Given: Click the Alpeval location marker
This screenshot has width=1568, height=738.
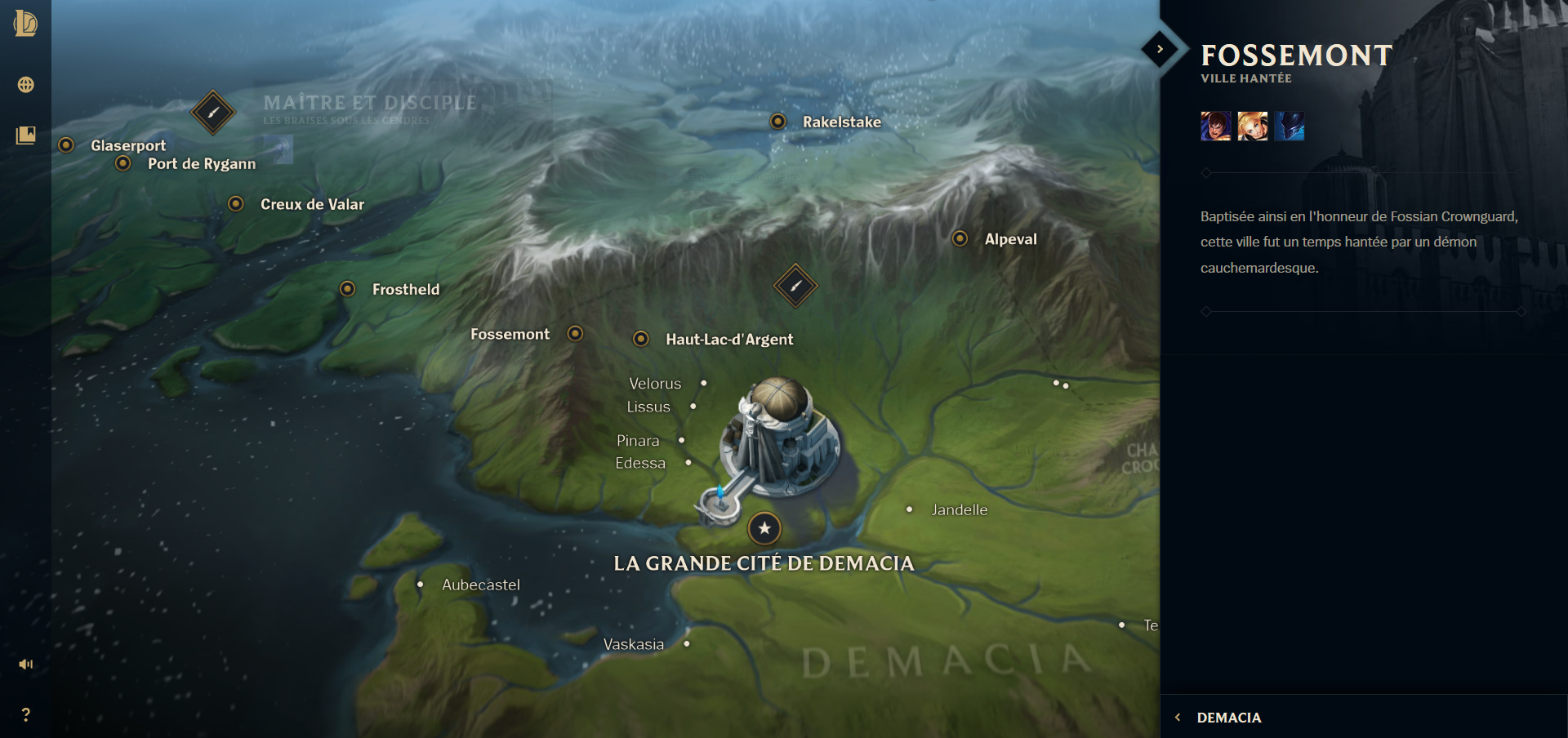Looking at the screenshot, I should coord(959,238).
